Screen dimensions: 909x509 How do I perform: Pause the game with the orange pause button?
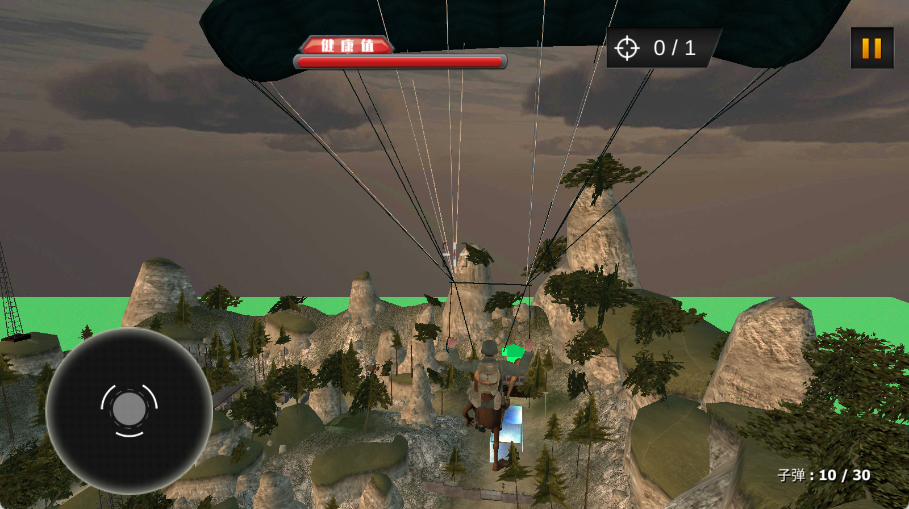[871, 48]
